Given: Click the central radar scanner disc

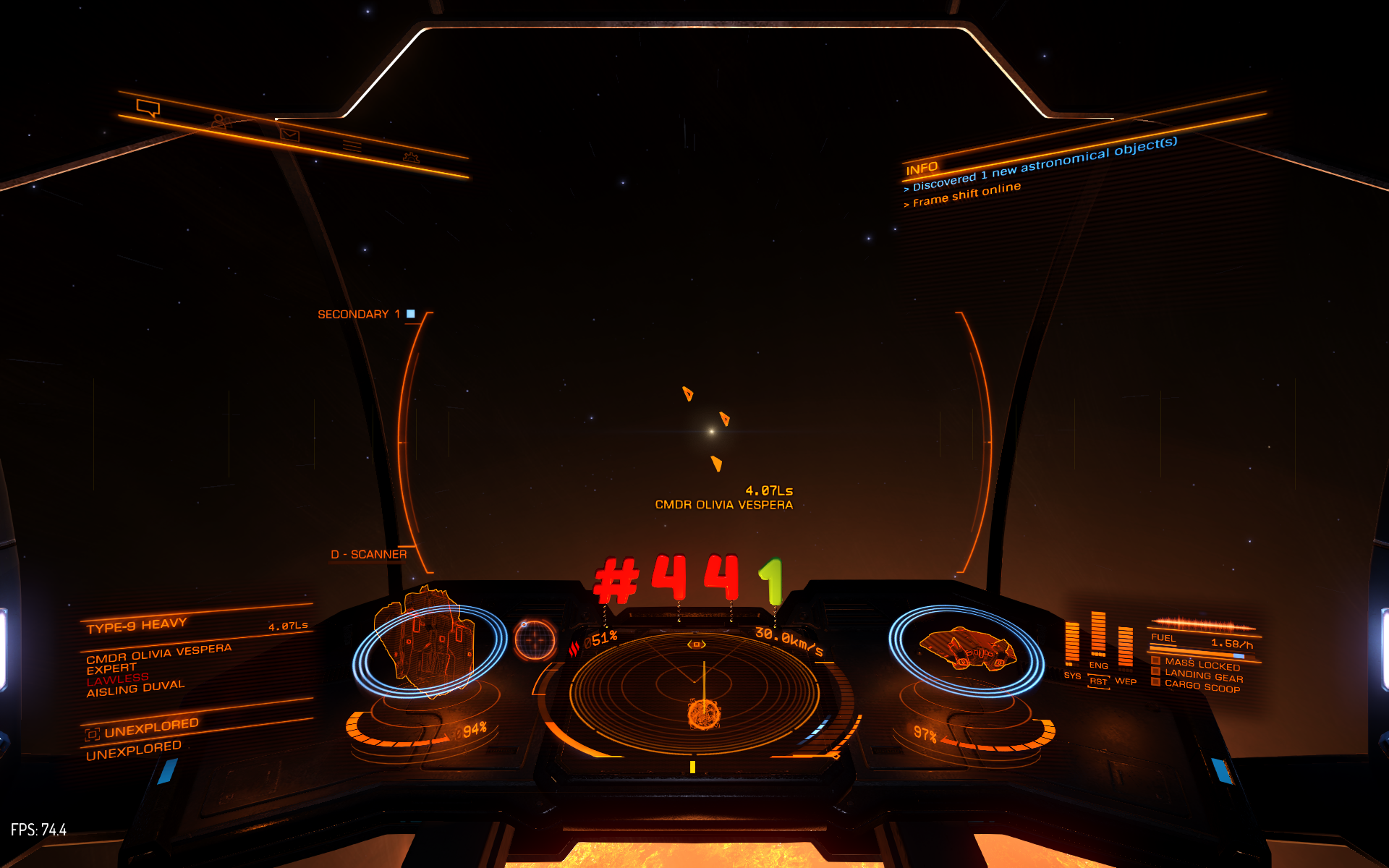Looking at the screenshot, I should pos(694,694).
